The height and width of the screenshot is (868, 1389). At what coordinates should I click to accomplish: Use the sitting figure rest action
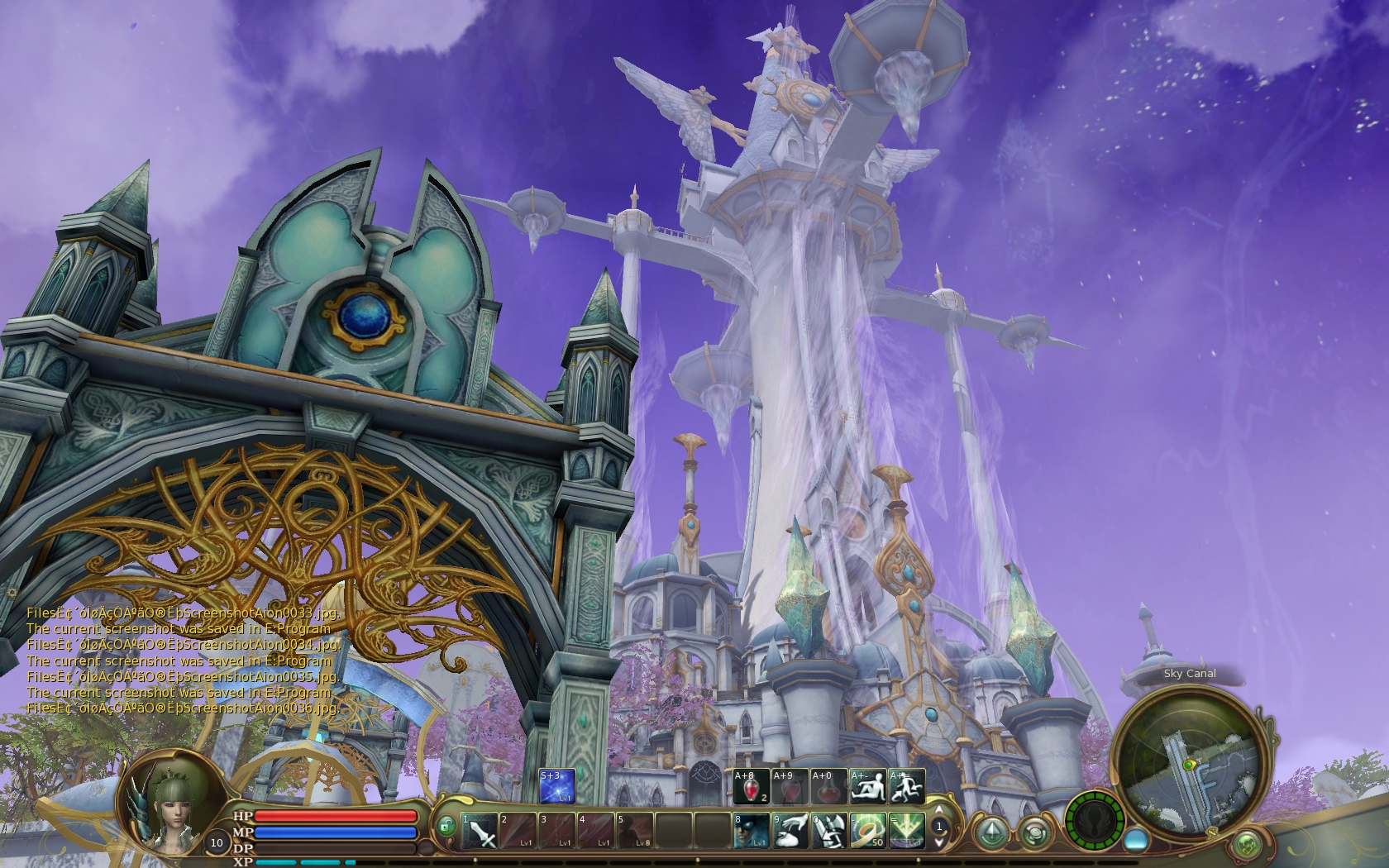click(x=867, y=786)
